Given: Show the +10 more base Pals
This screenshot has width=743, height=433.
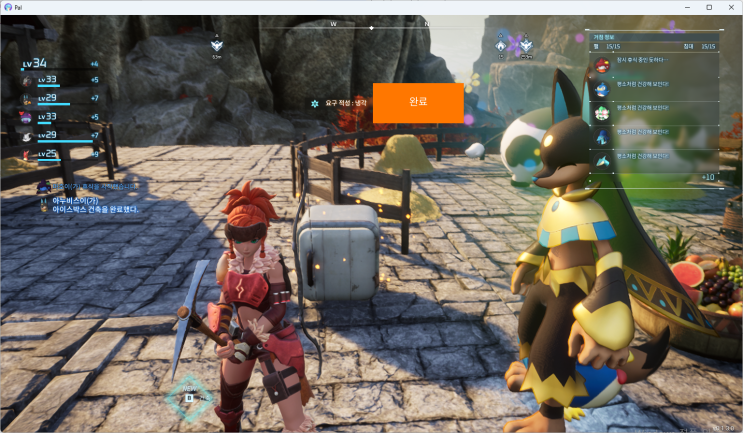Looking at the screenshot, I should pyautogui.click(x=707, y=177).
